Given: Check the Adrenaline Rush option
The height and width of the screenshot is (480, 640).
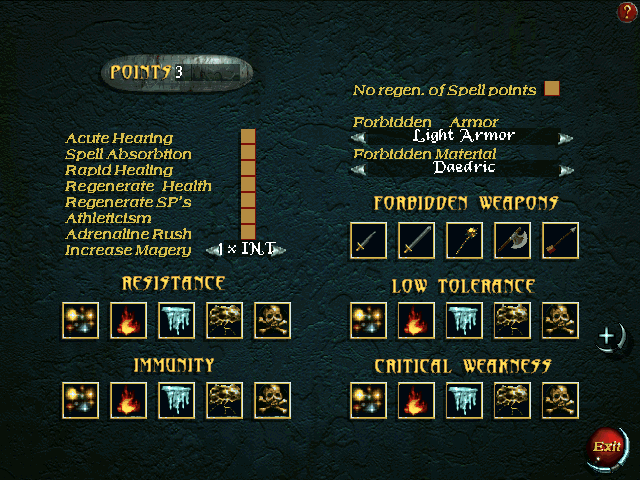Looking at the screenshot, I should click(x=248, y=233).
